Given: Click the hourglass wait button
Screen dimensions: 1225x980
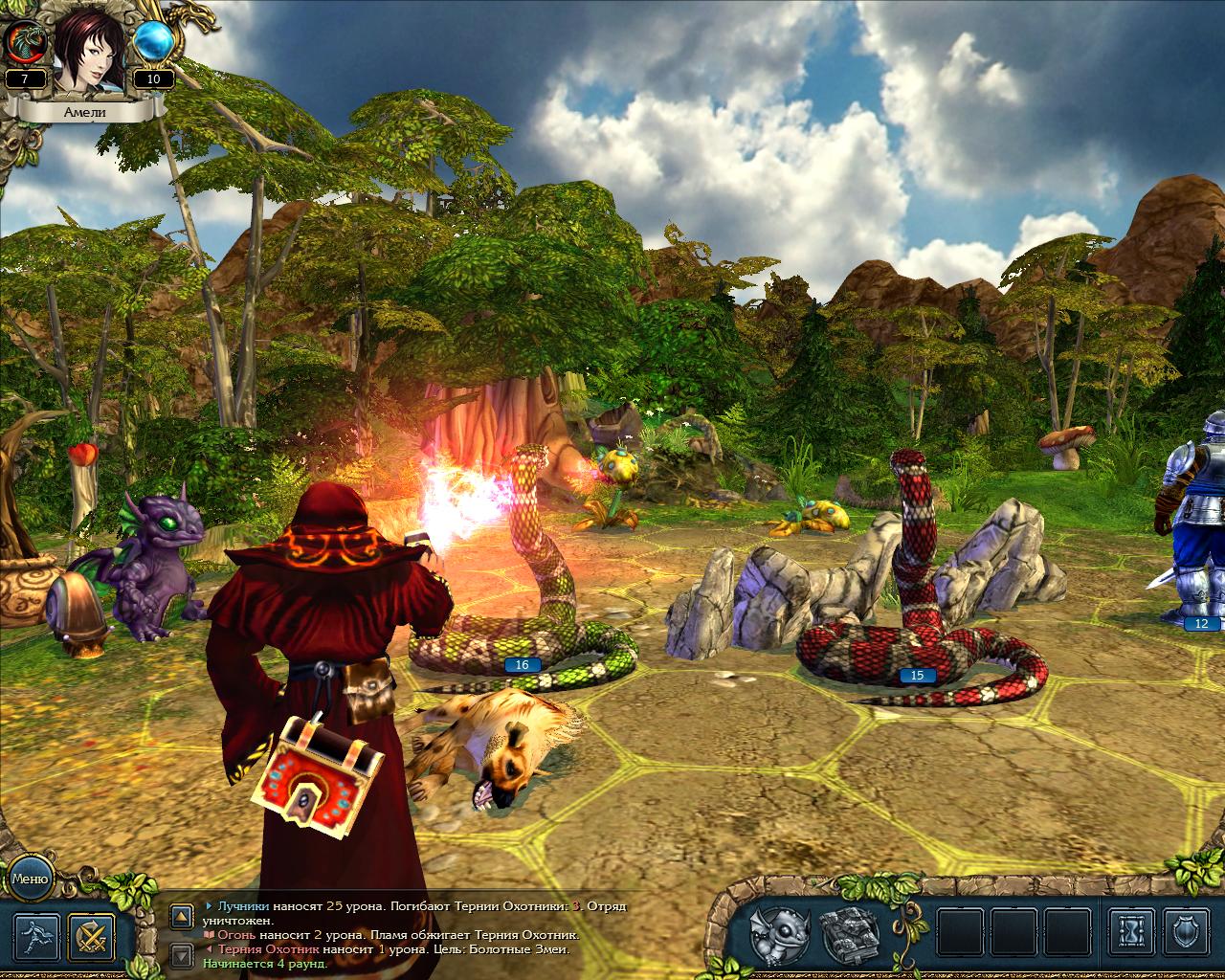Looking at the screenshot, I should tap(1132, 938).
